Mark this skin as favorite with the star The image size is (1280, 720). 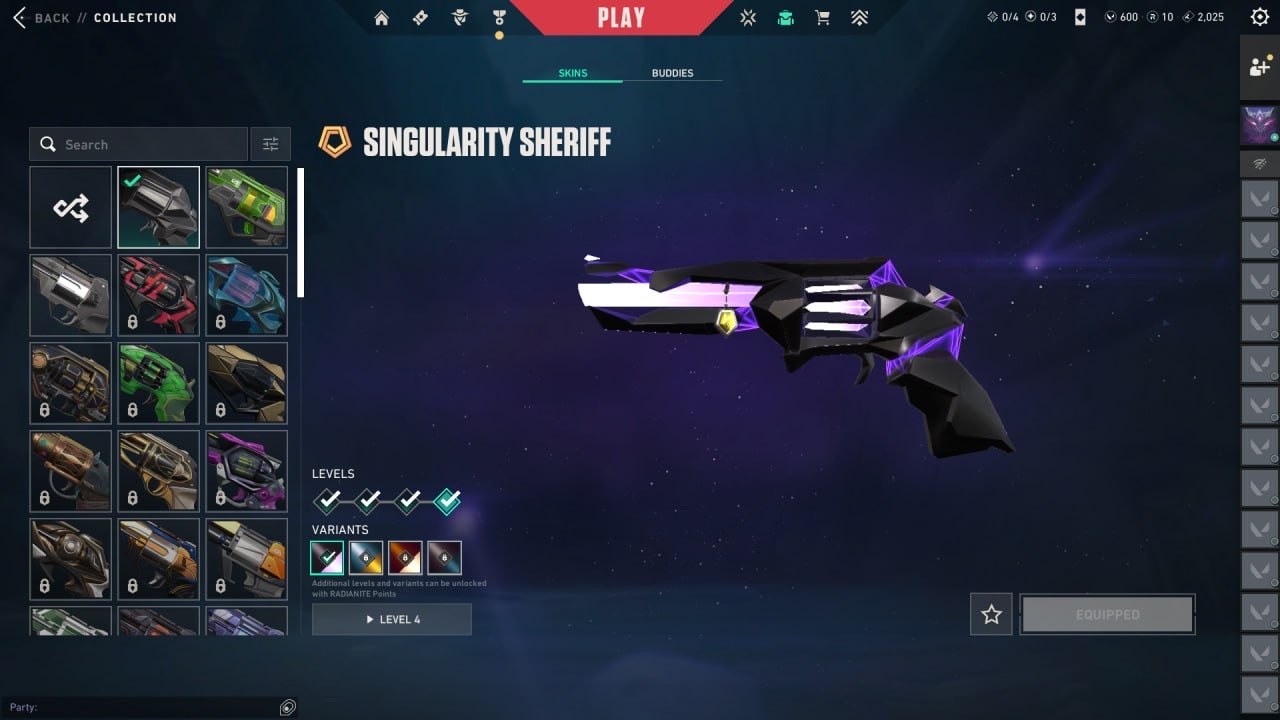click(x=991, y=615)
